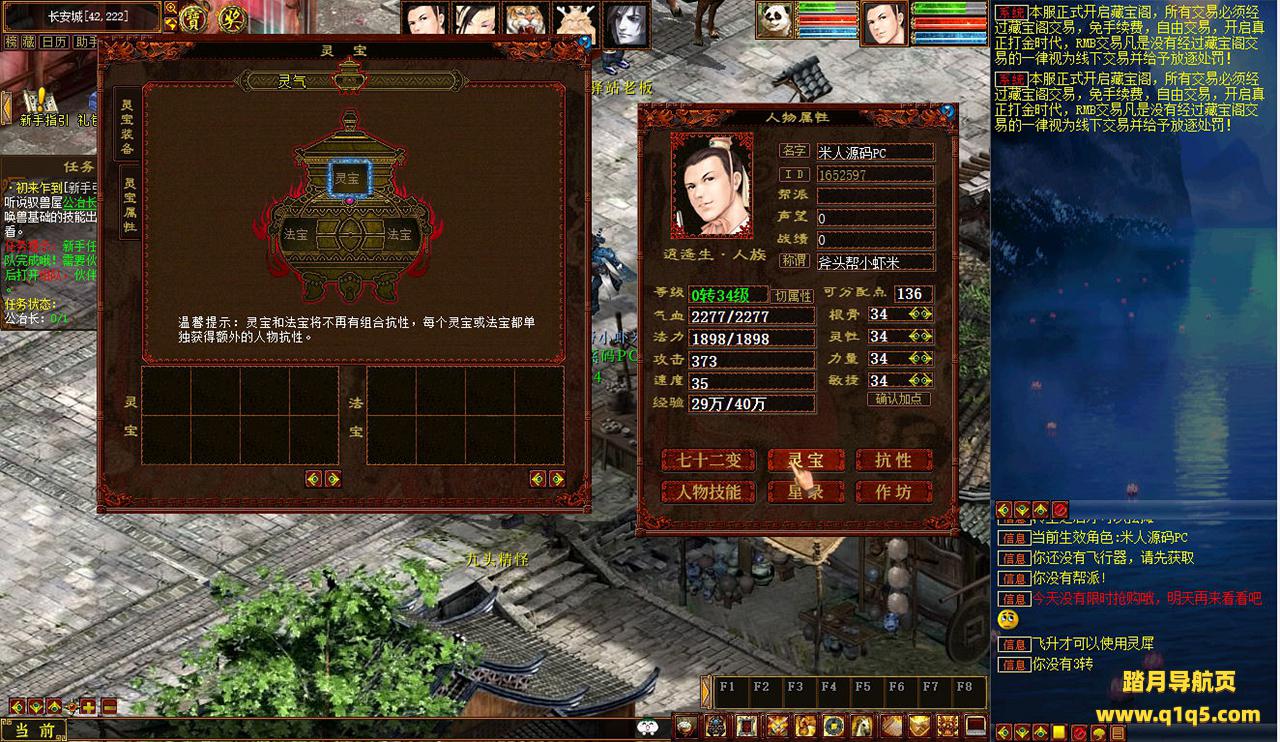Close the 灵宝 spirit treasure window

[584, 43]
